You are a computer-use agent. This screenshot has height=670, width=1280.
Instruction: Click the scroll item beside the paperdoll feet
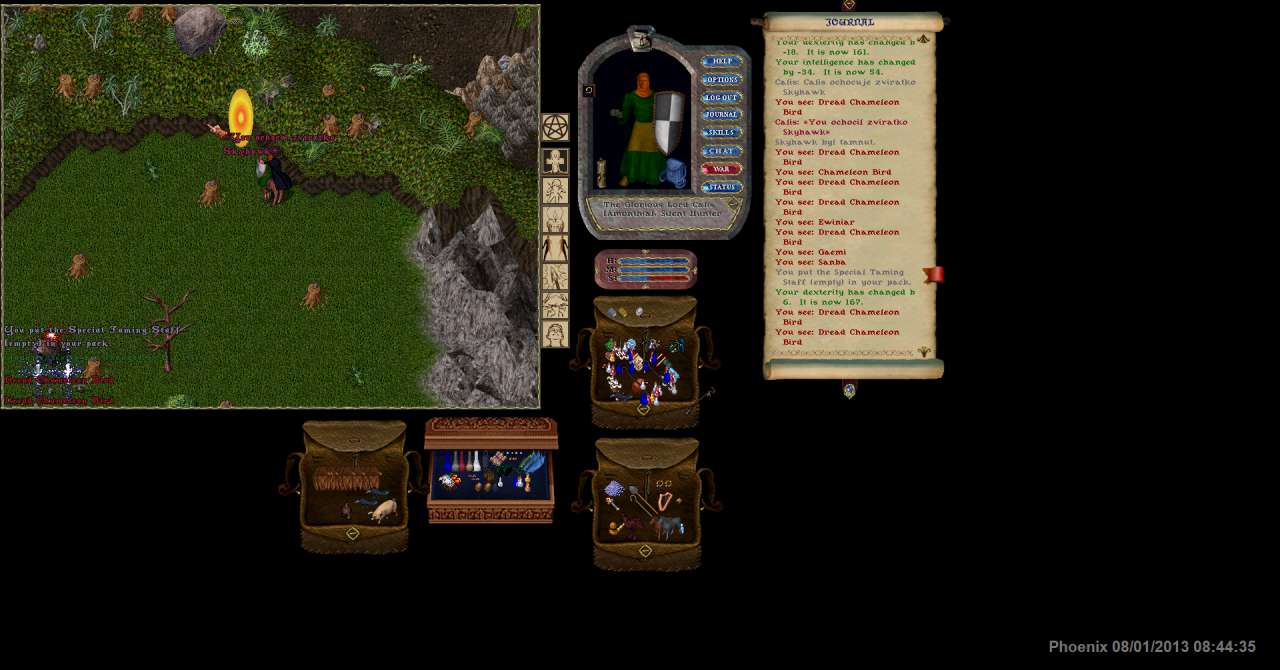pyautogui.click(x=602, y=173)
